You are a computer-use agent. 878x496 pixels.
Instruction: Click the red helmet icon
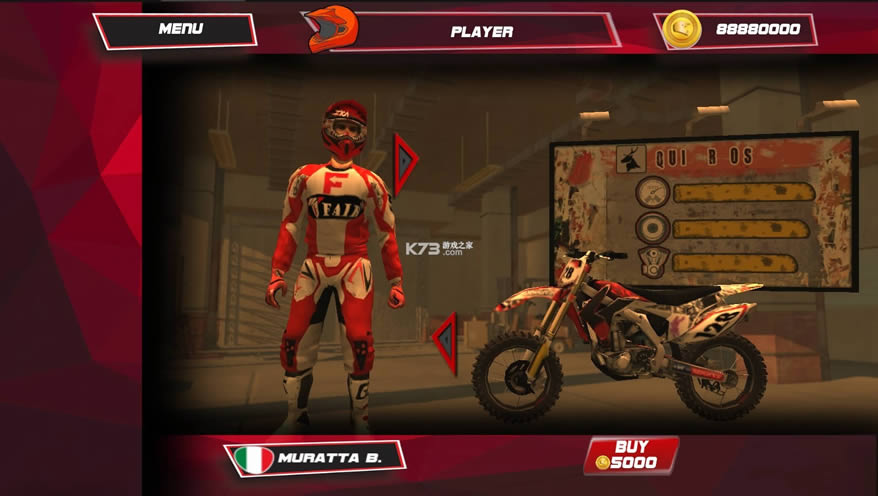pos(330,28)
